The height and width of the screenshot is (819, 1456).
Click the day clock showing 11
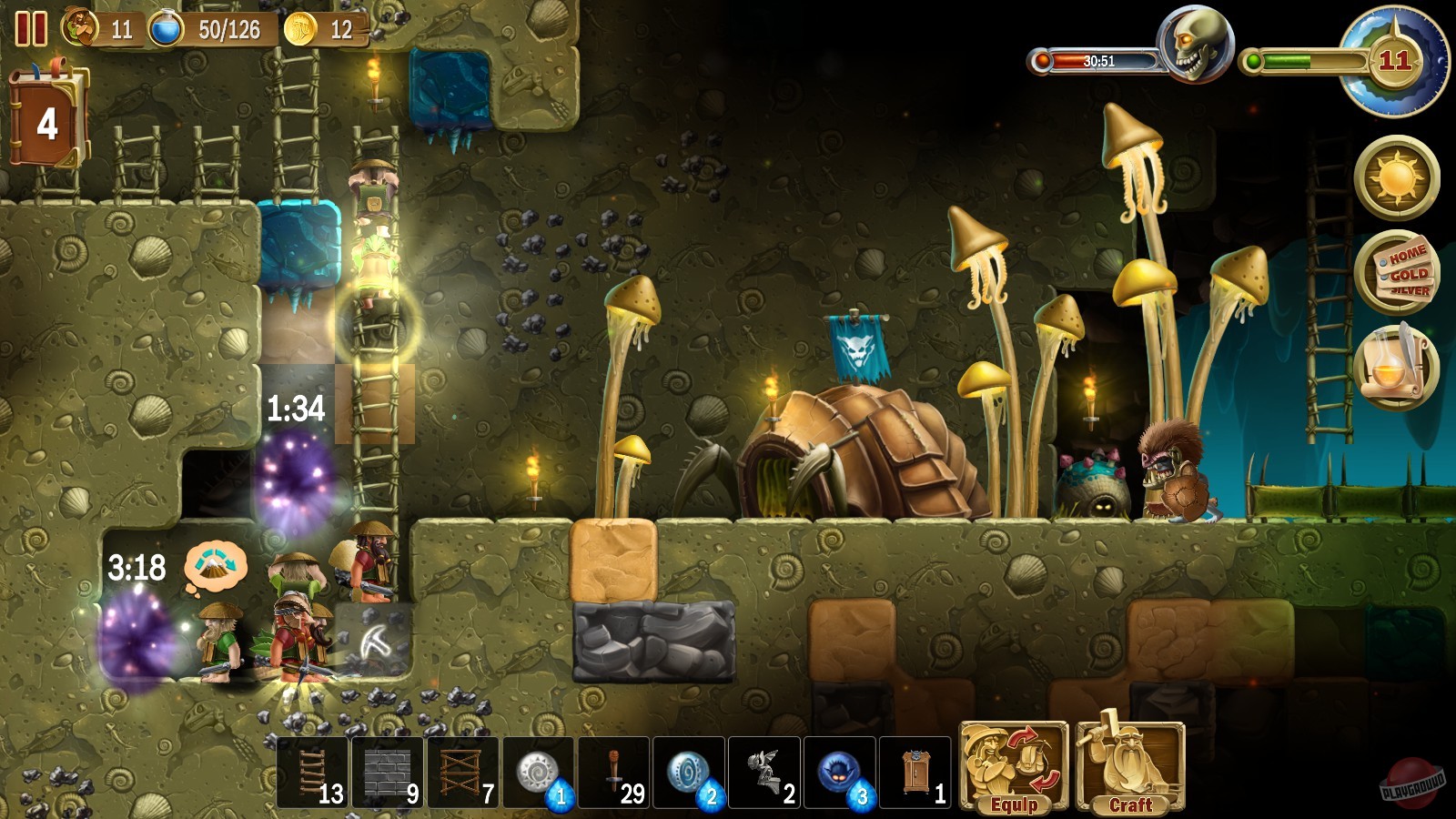pyautogui.click(x=1393, y=64)
